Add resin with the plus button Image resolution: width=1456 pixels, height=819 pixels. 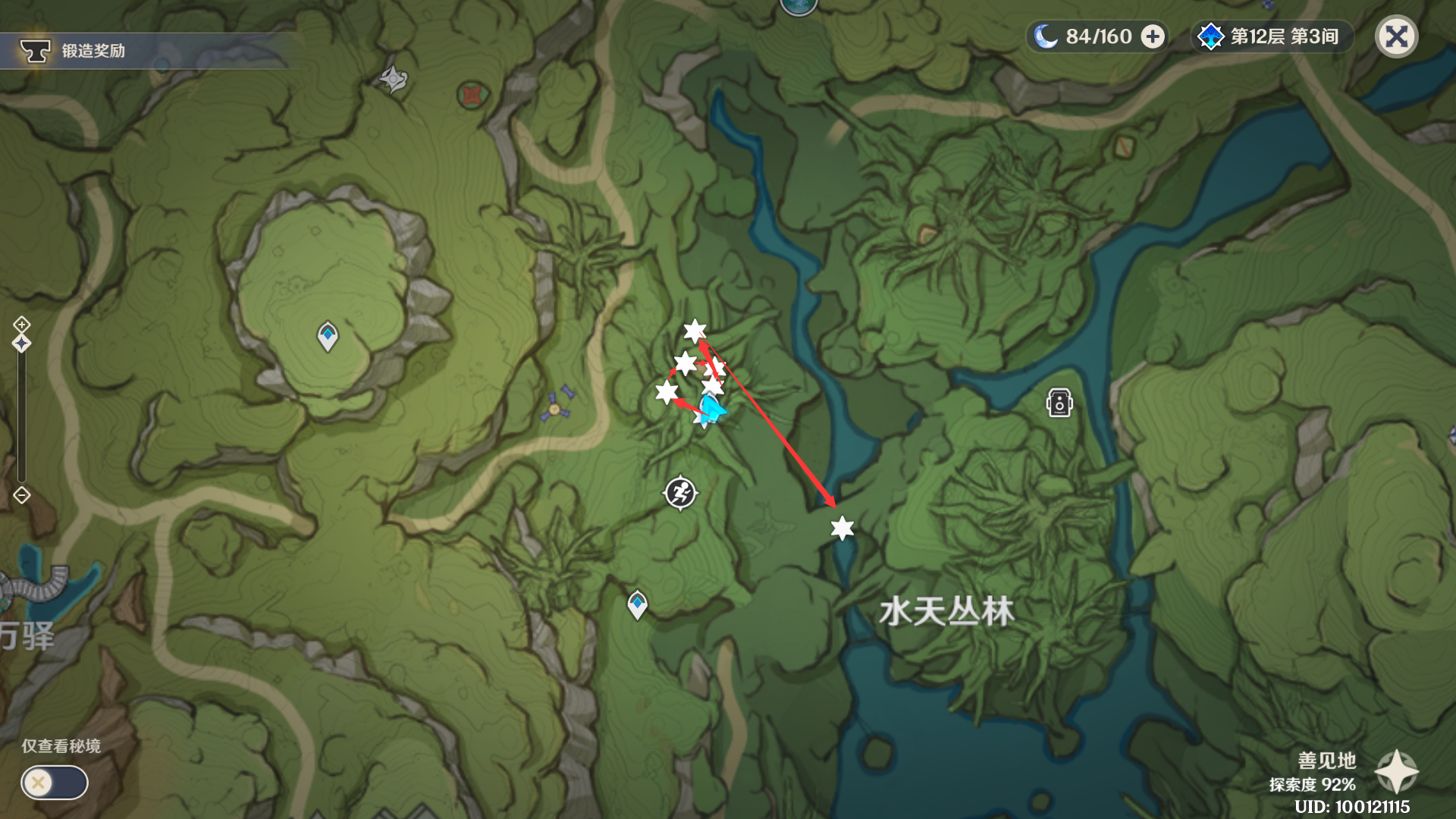pos(1153,36)
